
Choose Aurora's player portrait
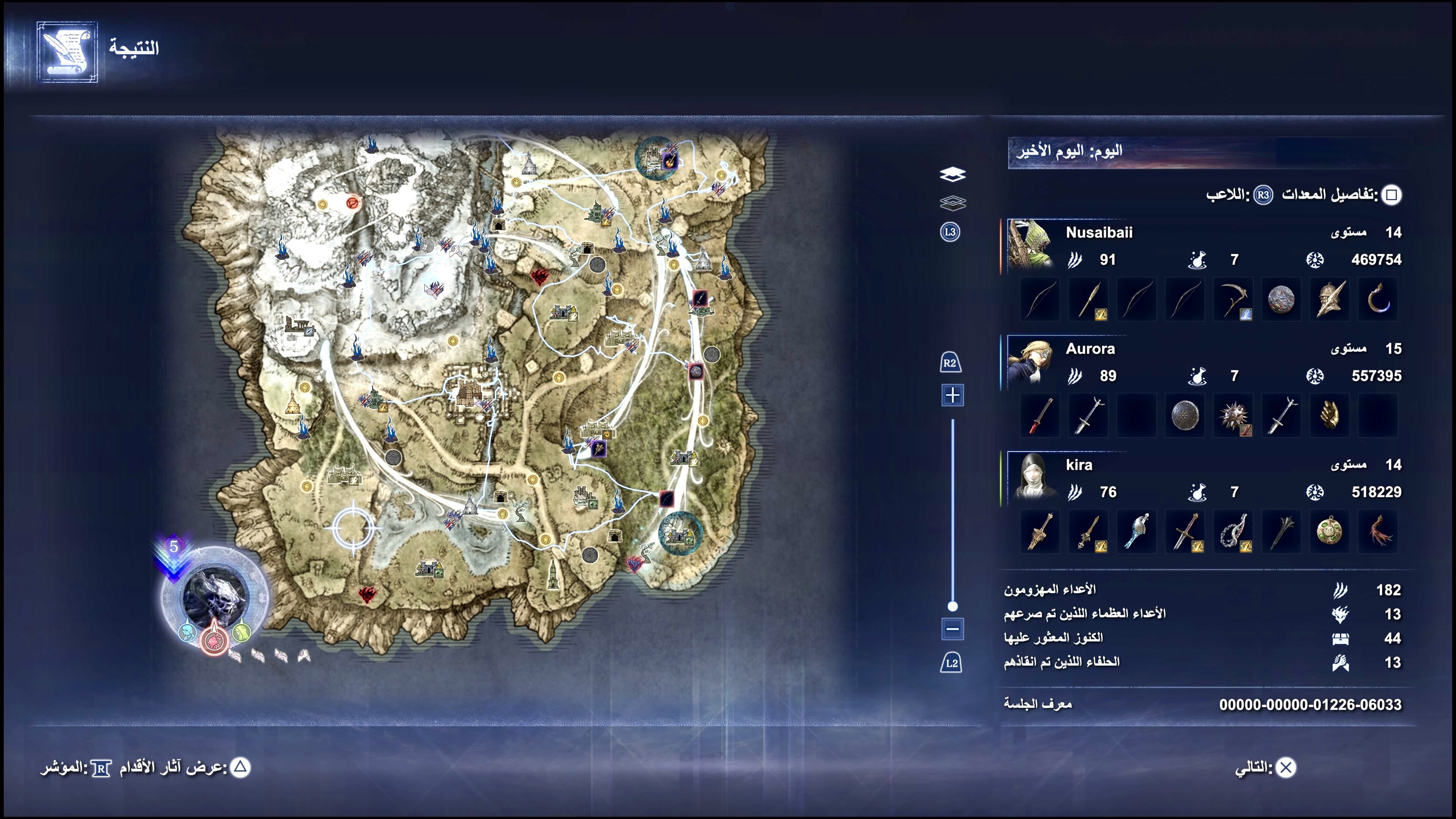[1030, 361]
